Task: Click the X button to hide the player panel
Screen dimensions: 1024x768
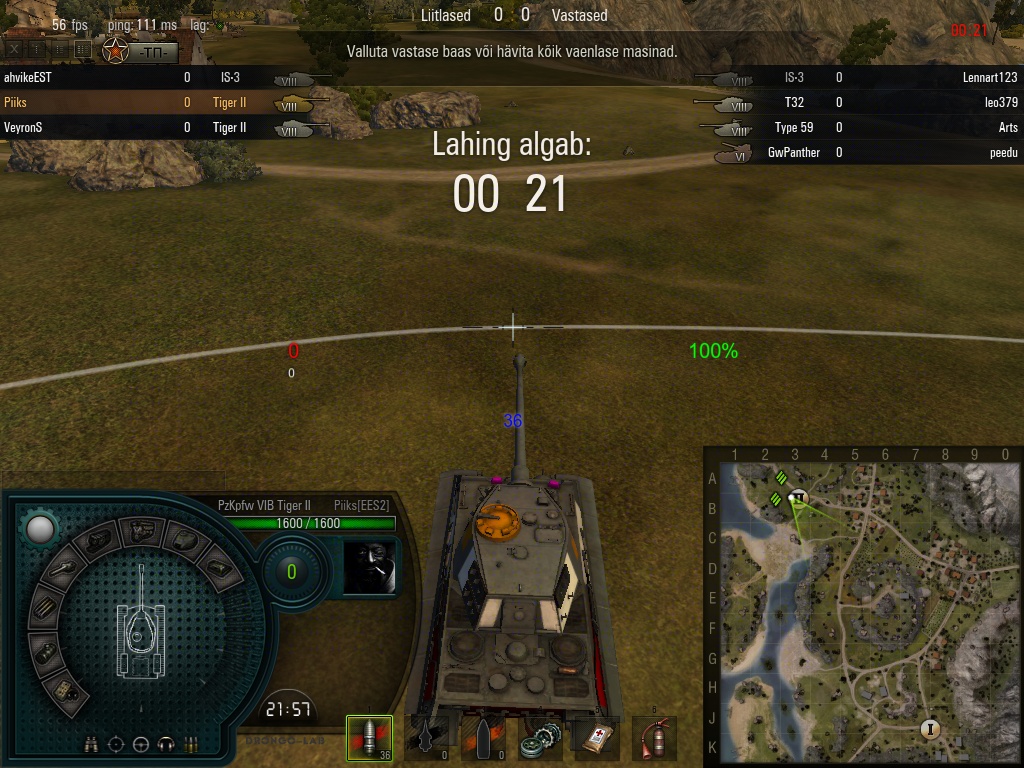Action: pyautogui.click(x=14, y=48)
